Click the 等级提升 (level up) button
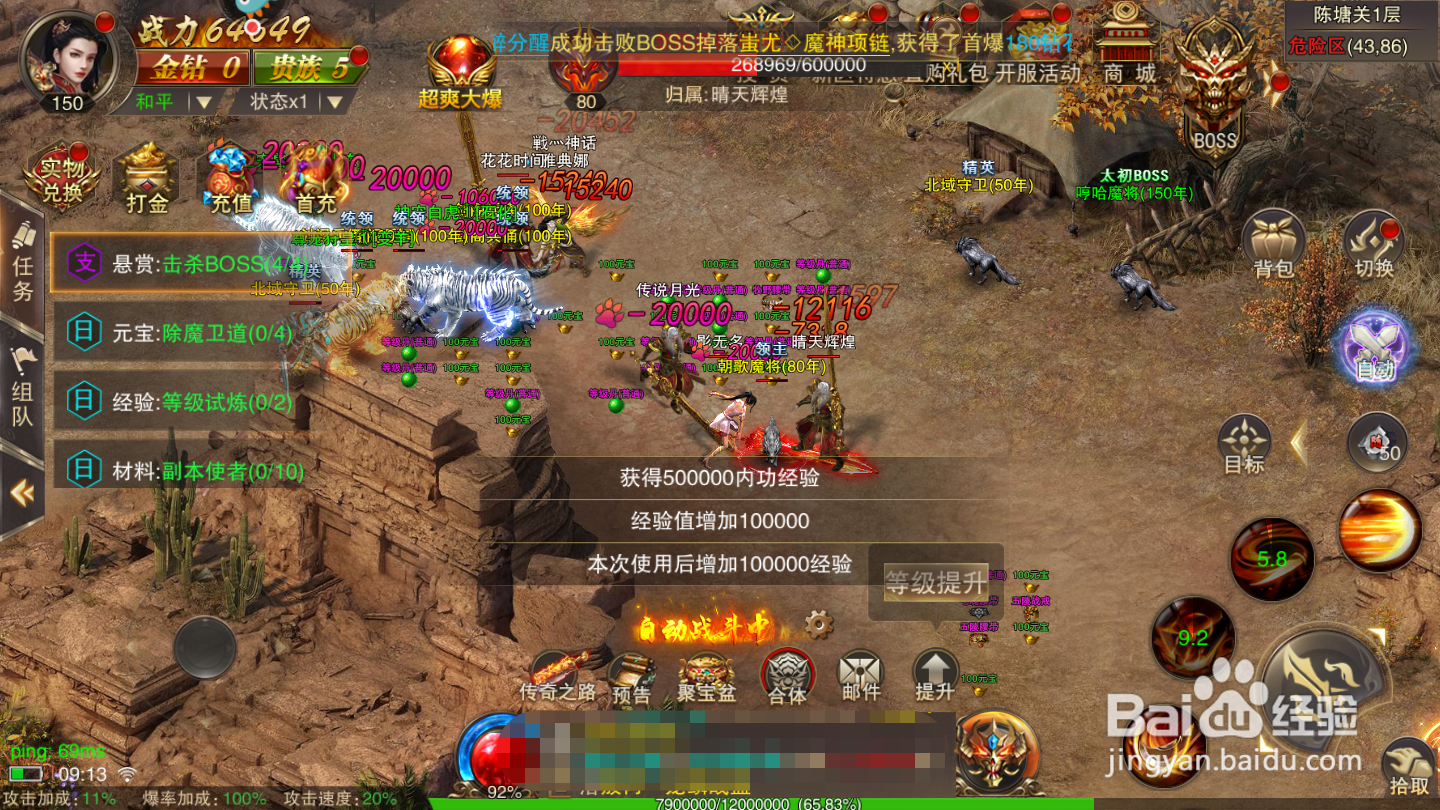The image size is (1440, 810). [x=934, y=584]
